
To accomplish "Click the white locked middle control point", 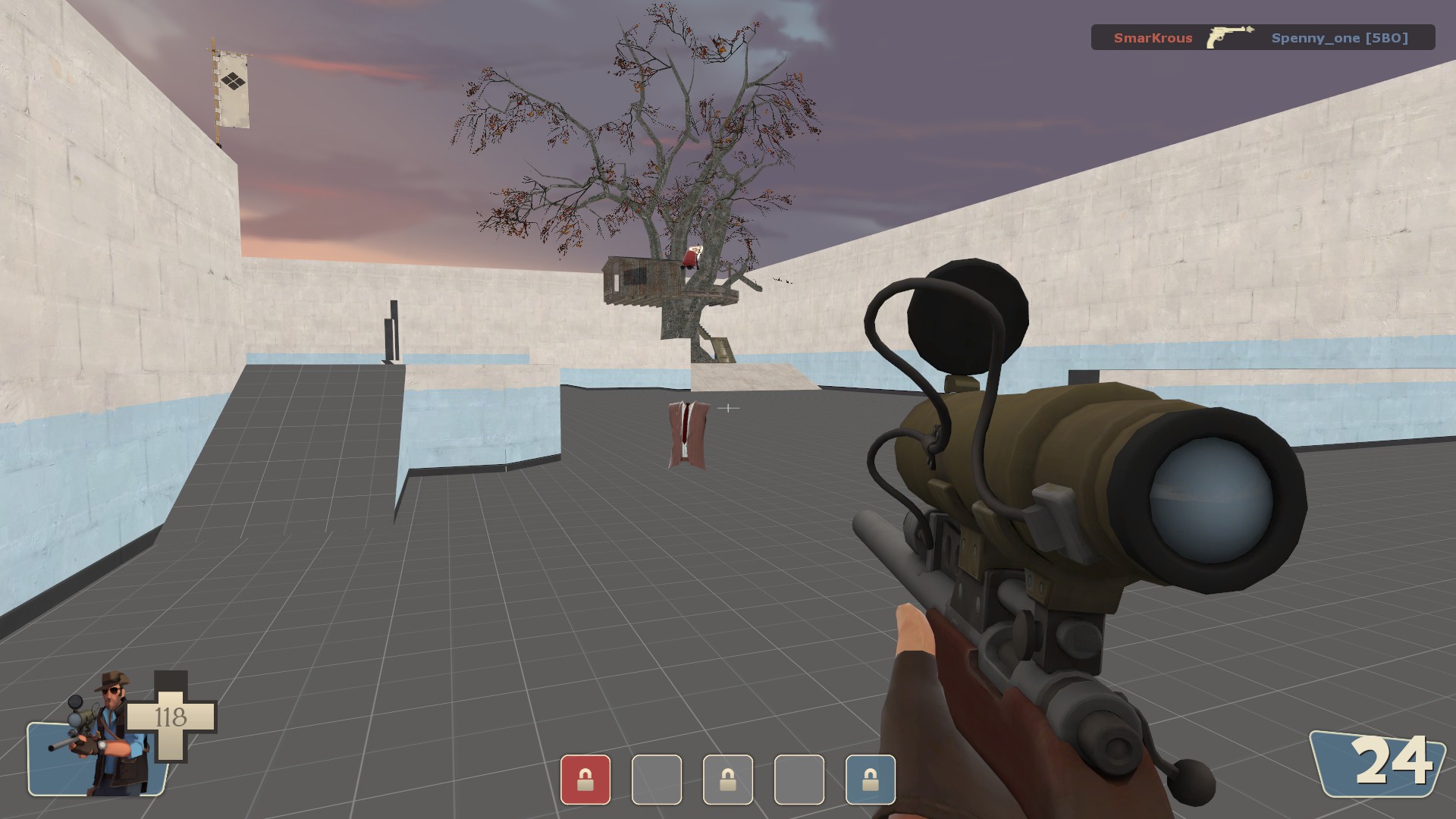I will coord(728,780).
